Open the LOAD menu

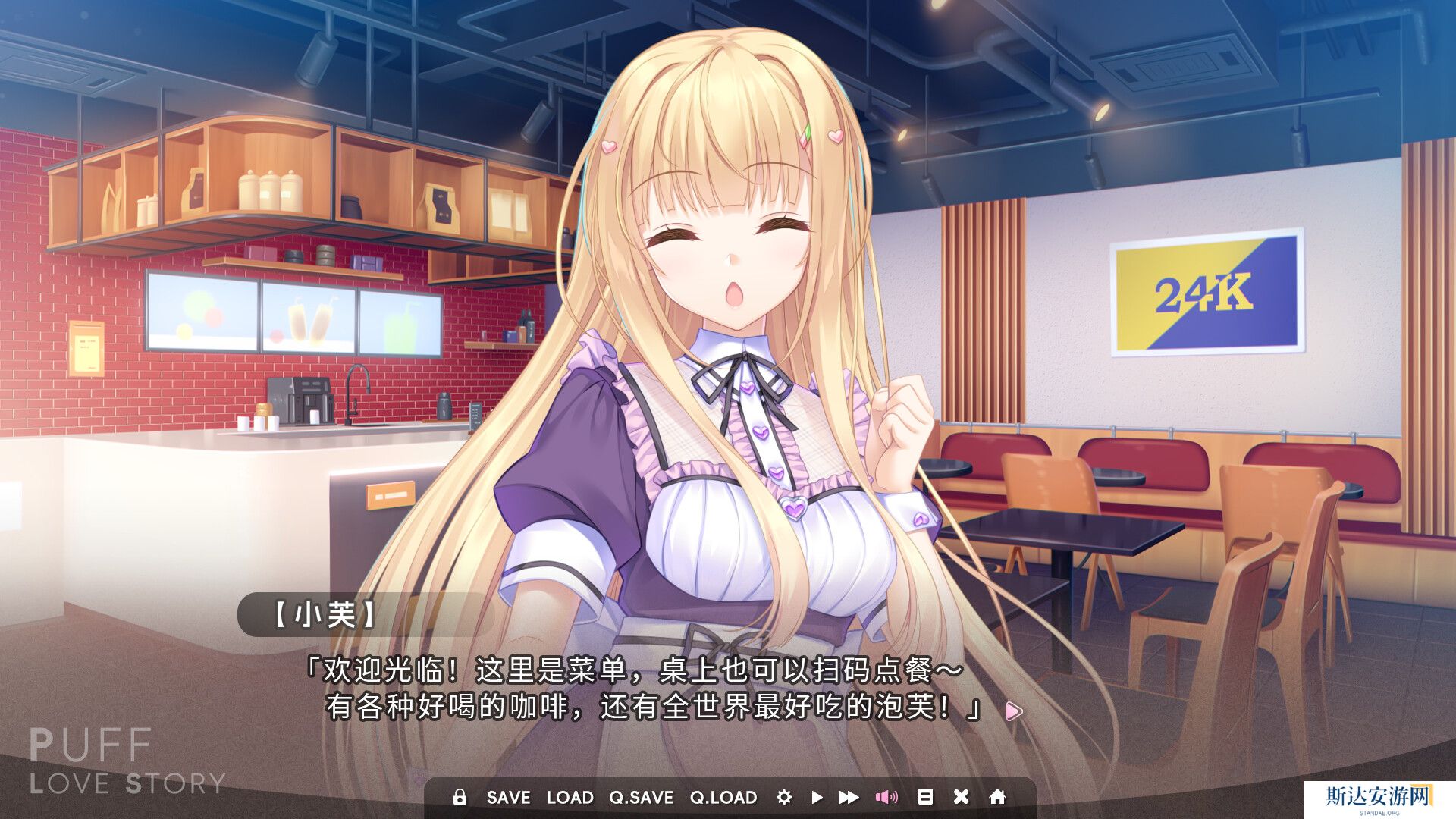[570, 797]
